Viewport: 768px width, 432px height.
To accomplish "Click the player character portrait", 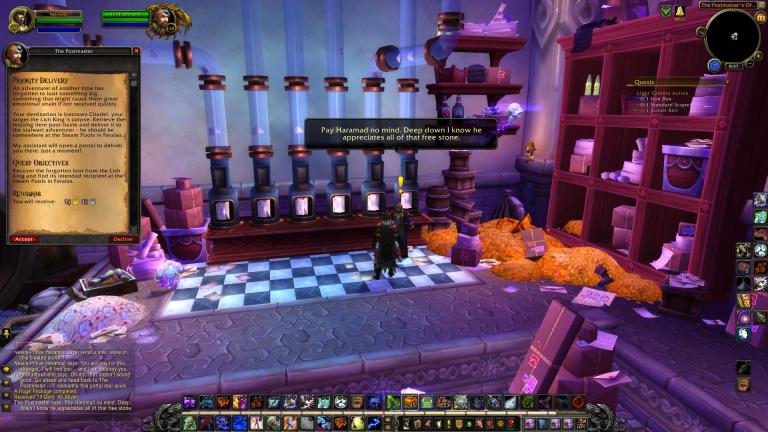I will tap(21, 18).
